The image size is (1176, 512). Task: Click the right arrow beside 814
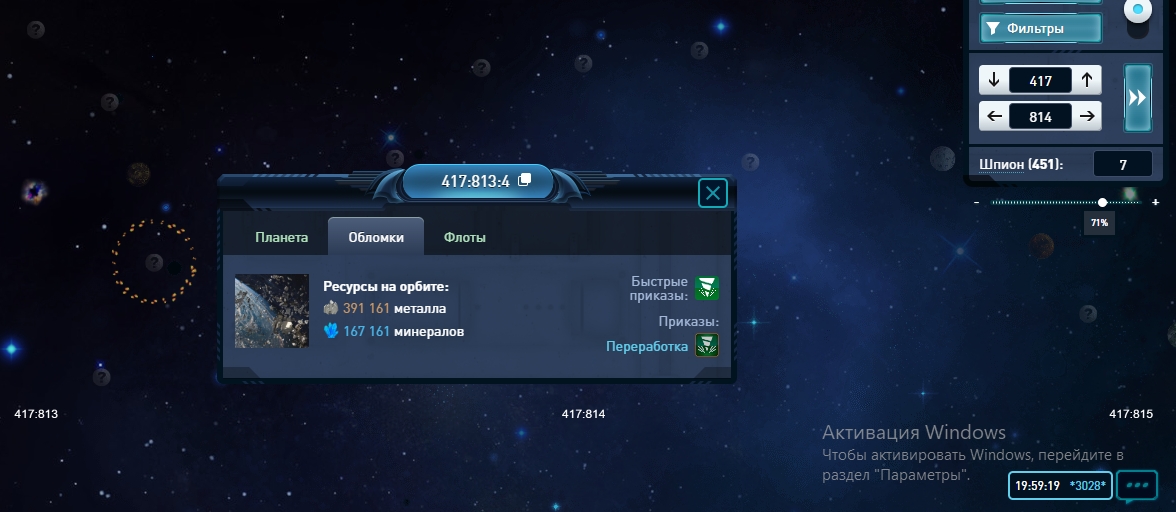coord(1086,116)
